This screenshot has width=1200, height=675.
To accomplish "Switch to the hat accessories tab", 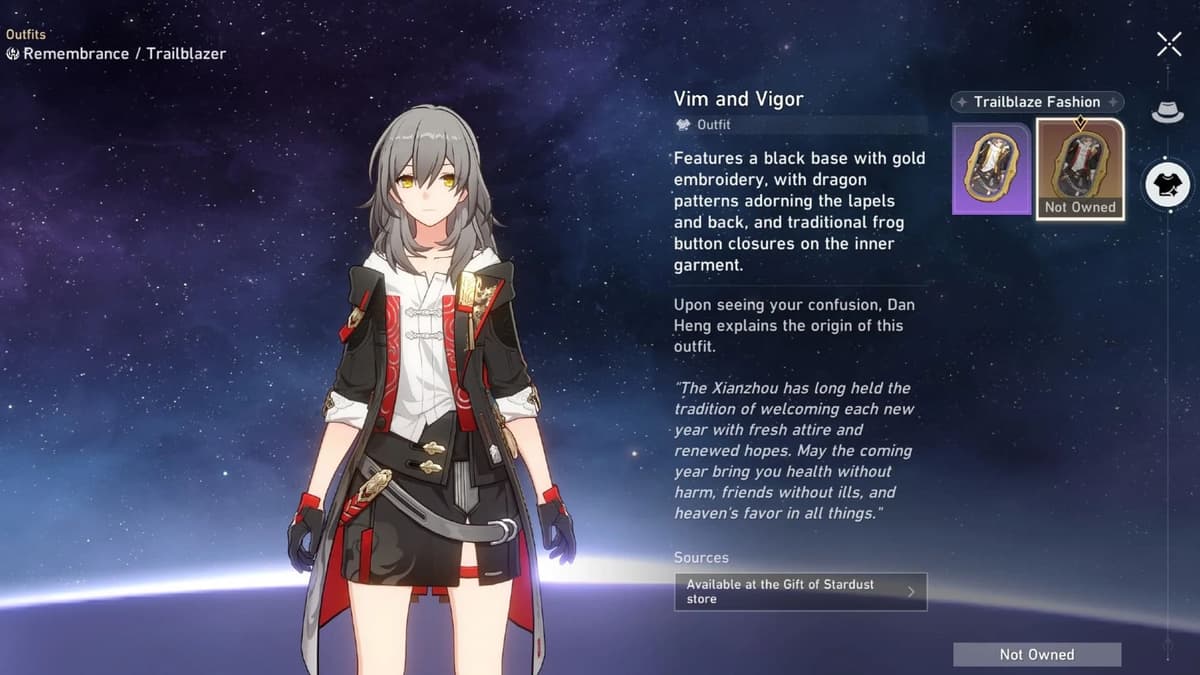I will point(1167,112).
